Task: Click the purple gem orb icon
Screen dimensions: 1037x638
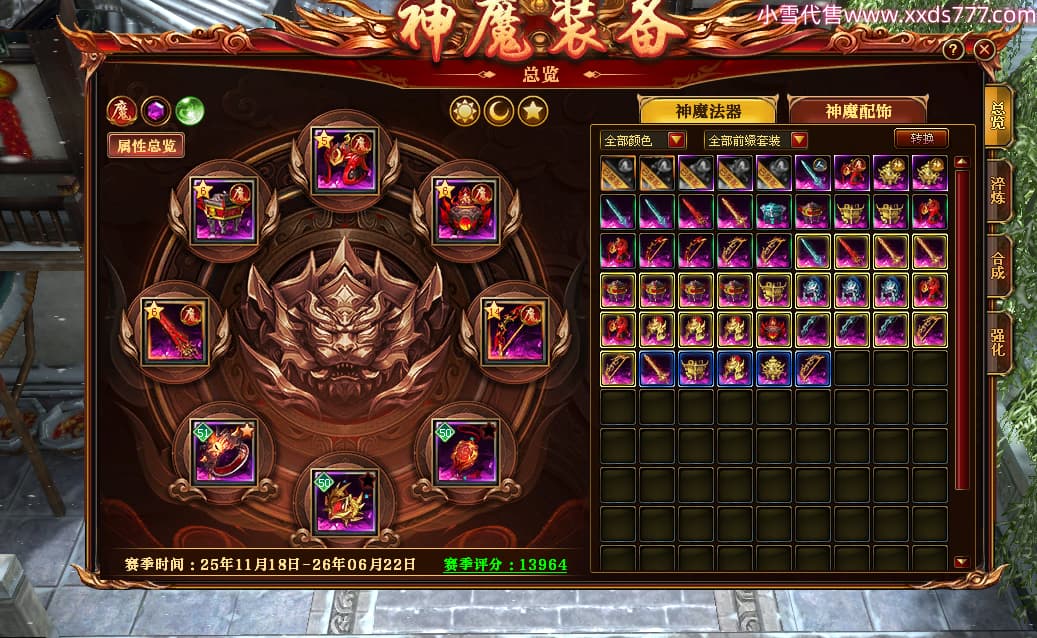Action: pos(156,110)
